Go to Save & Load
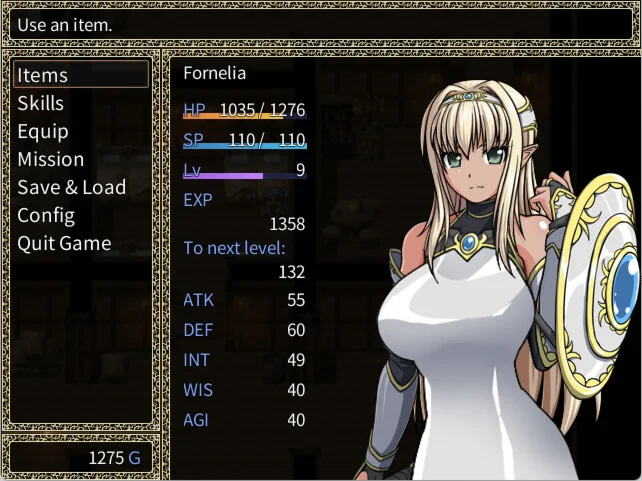 pyautogui.click(x=72, y=187)
